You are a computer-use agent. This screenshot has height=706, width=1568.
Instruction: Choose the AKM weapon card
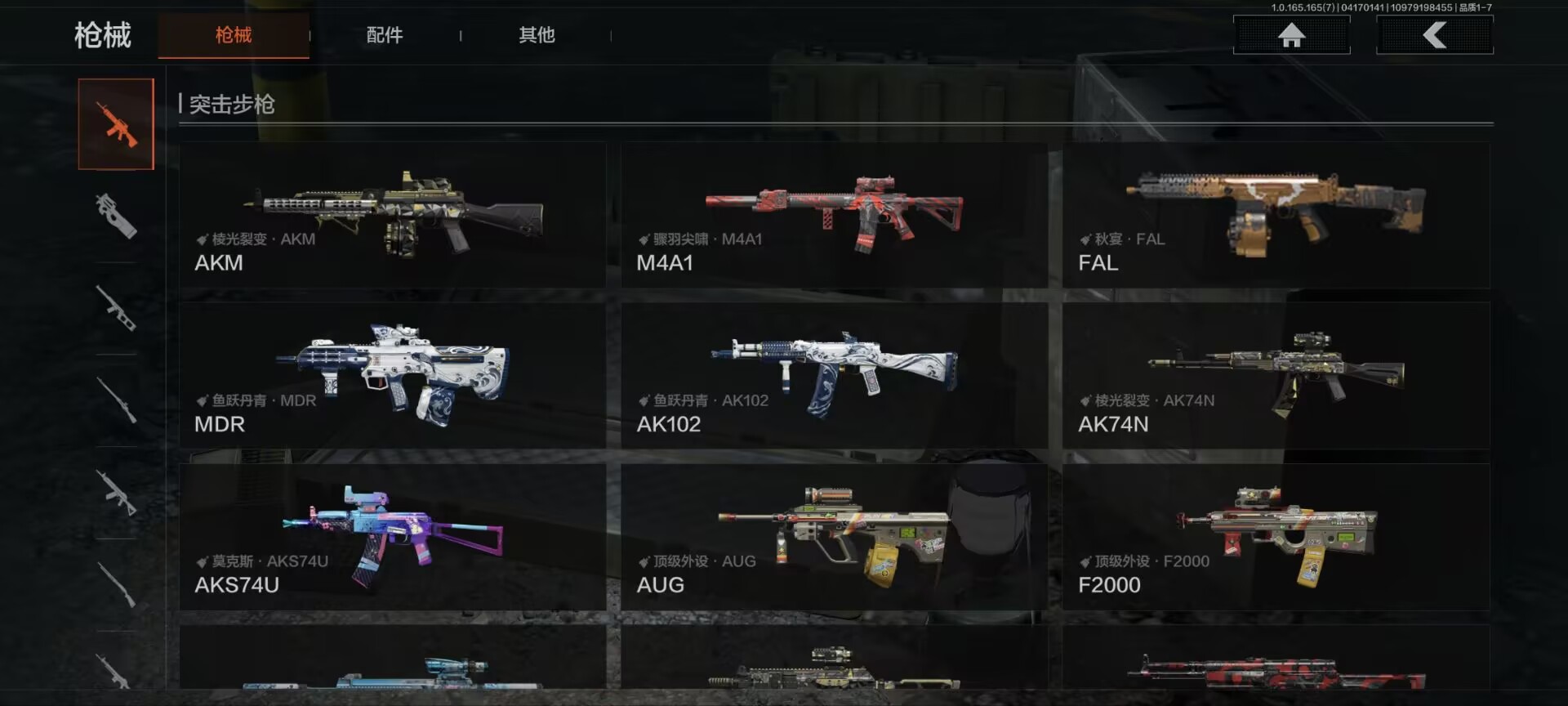pyautogui.click(x=393, y=216)
